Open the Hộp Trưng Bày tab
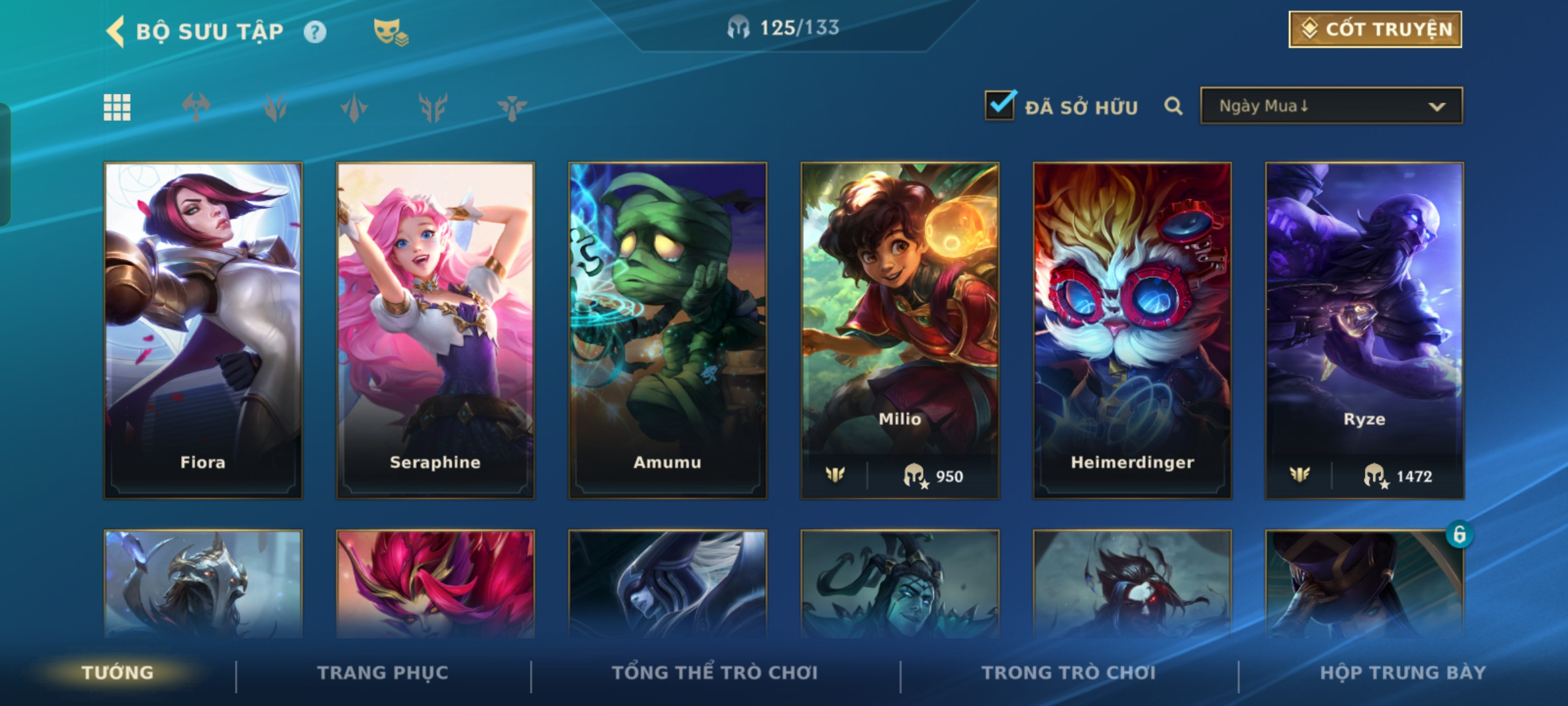This screenshot has height=706, width=1568. tap(1403, 673)
